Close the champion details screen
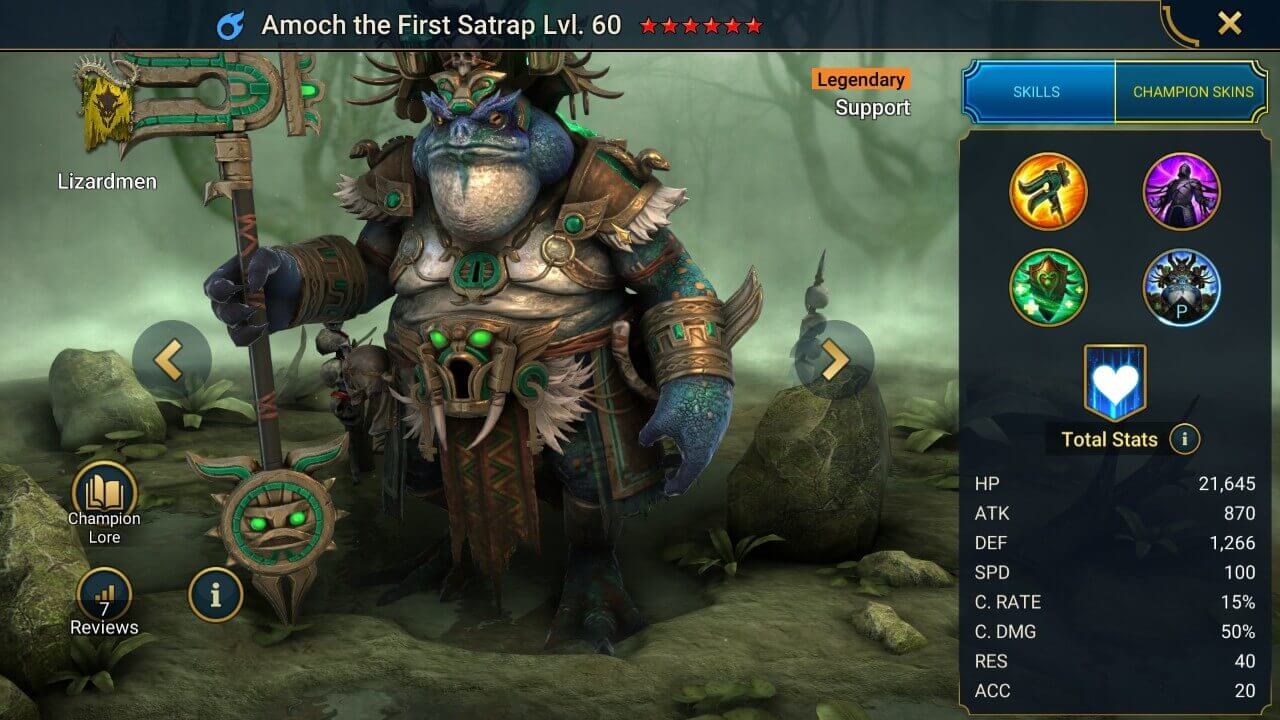Screen dimensions: 1280x720 (x=1229, y=24)
